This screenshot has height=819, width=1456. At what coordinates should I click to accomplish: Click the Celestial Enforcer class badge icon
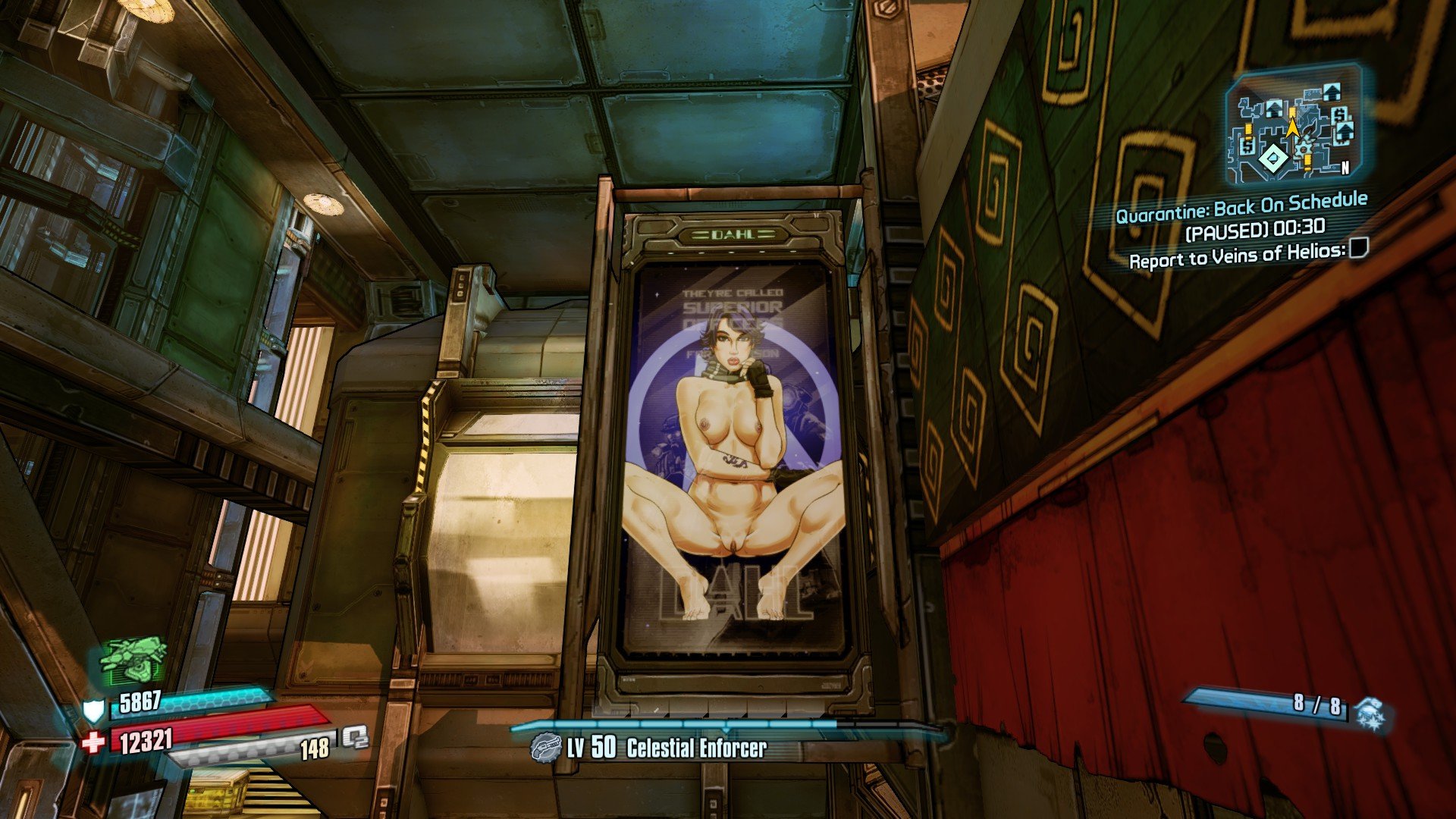[x=544, y=747]
